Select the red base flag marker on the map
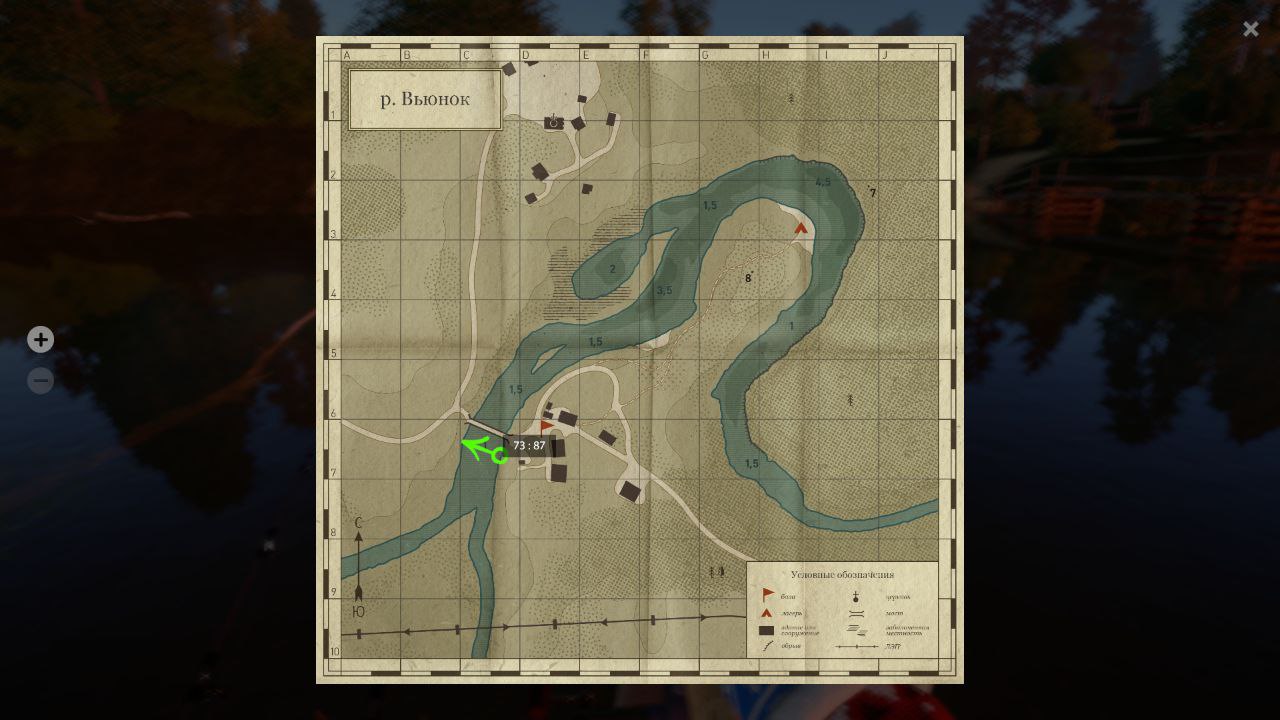The width and height of the screenshot is (1280, 720). [x=546, y=427]
